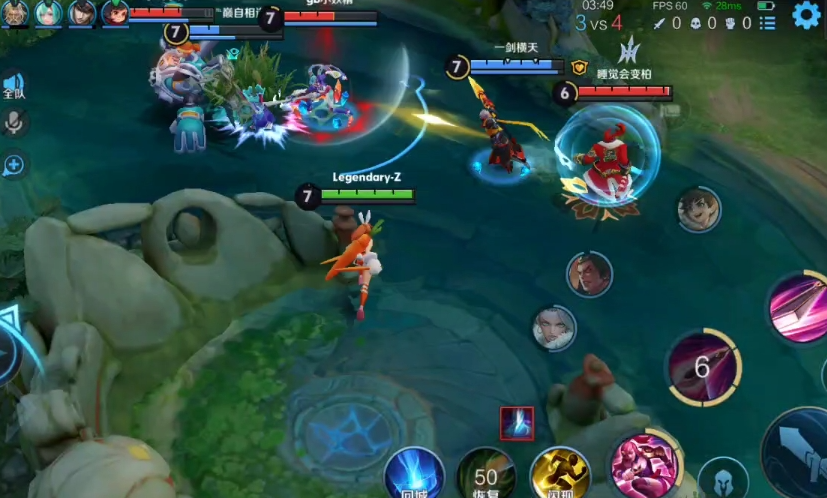Viewport: 827px width, 498px height.
Task: Toggle the muted microphone button
Action: [14, 122]
